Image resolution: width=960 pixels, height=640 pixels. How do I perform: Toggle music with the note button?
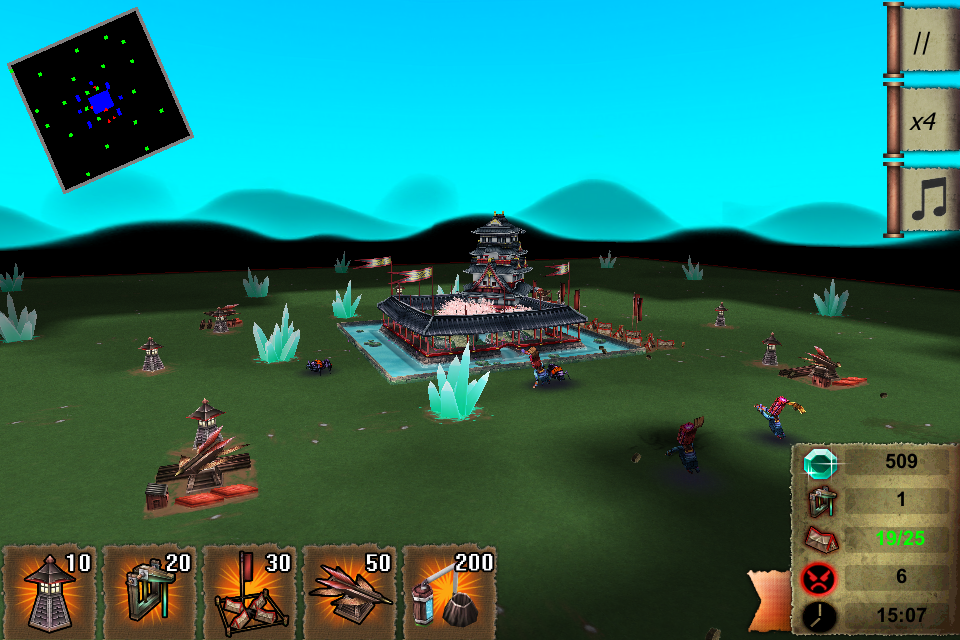[921, 200]
